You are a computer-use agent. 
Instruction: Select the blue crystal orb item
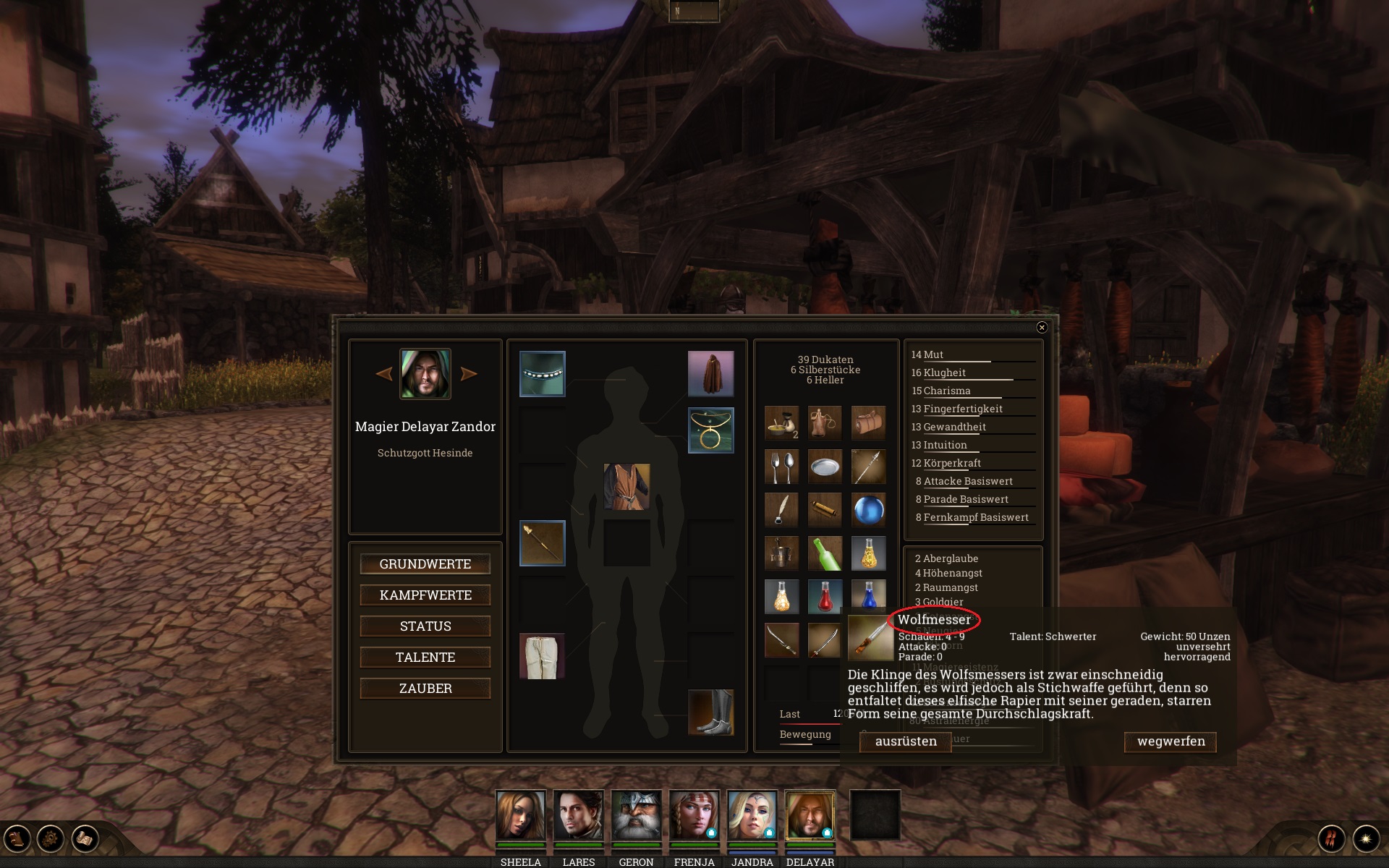868,510
